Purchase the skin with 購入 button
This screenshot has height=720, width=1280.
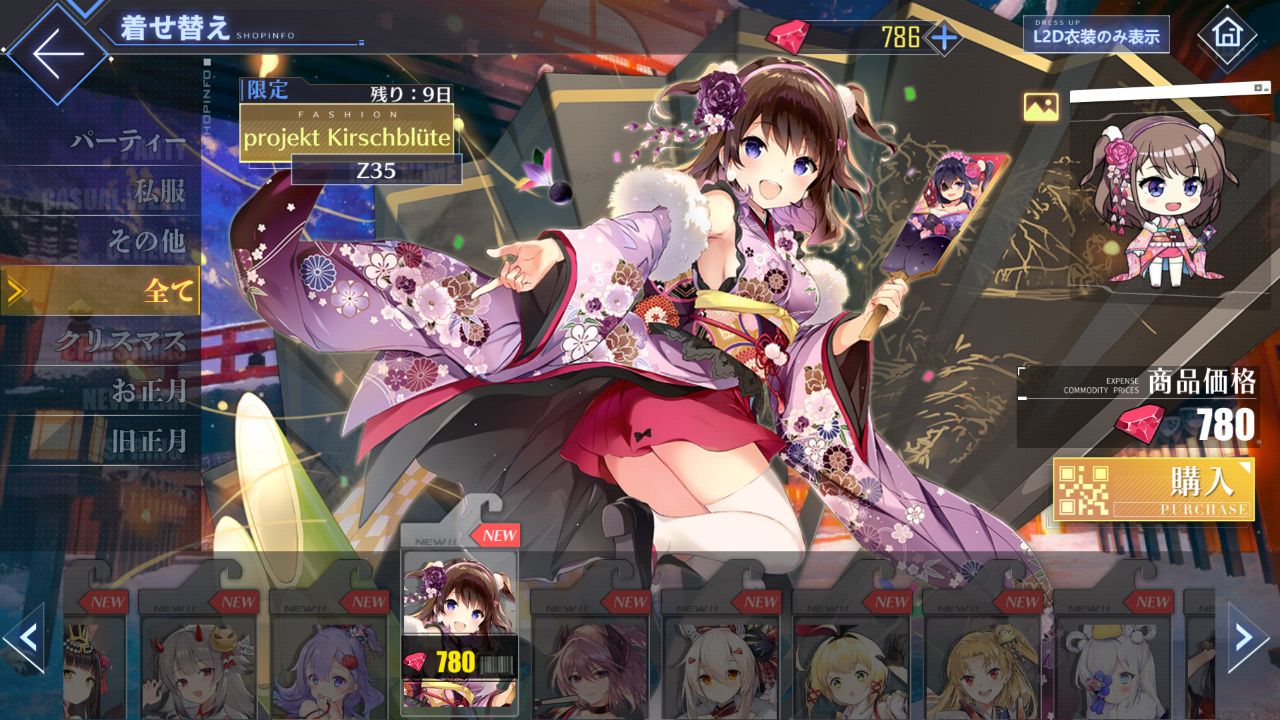point(1154,489)
